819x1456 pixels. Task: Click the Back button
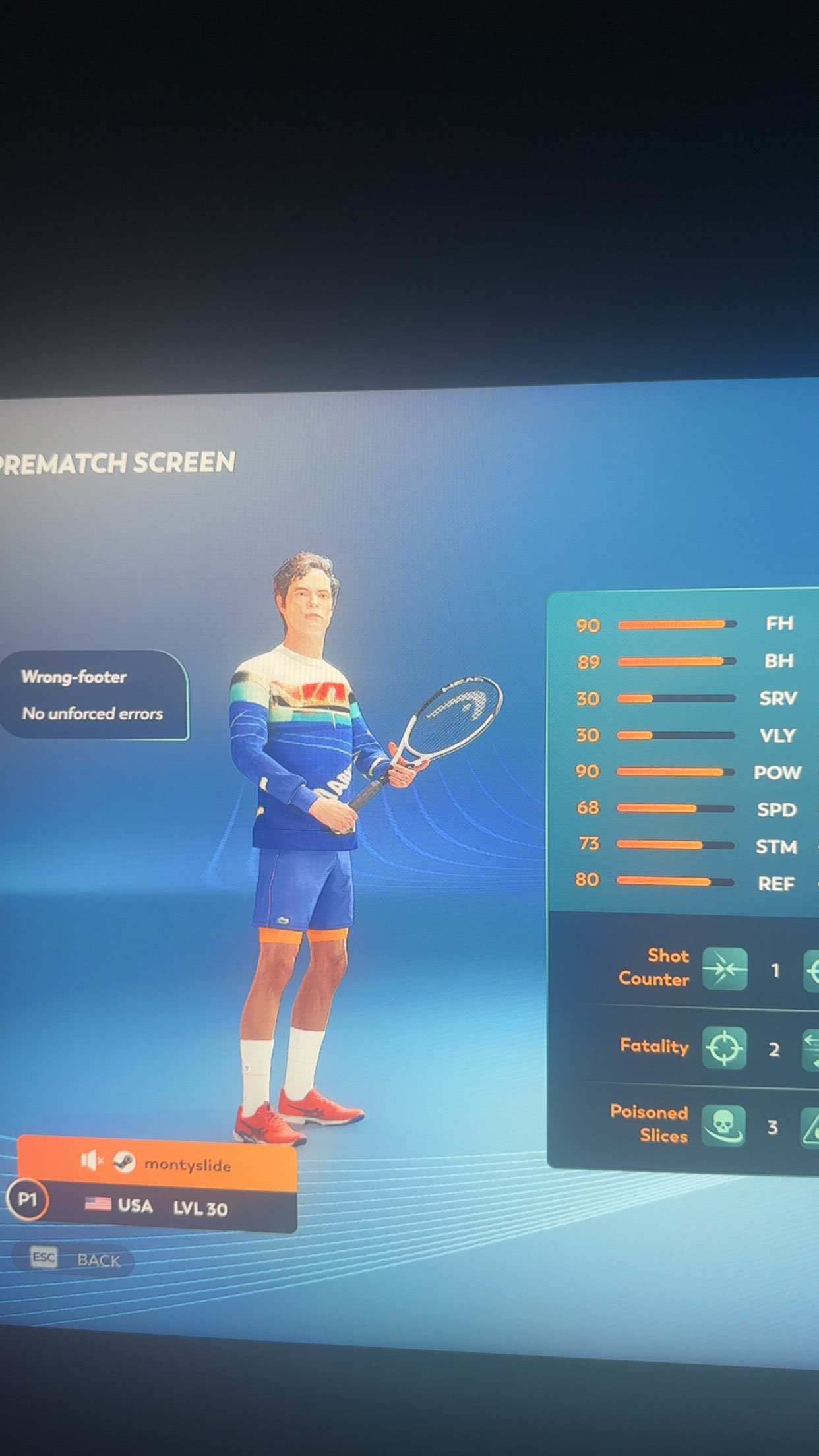click(74, 1259)
